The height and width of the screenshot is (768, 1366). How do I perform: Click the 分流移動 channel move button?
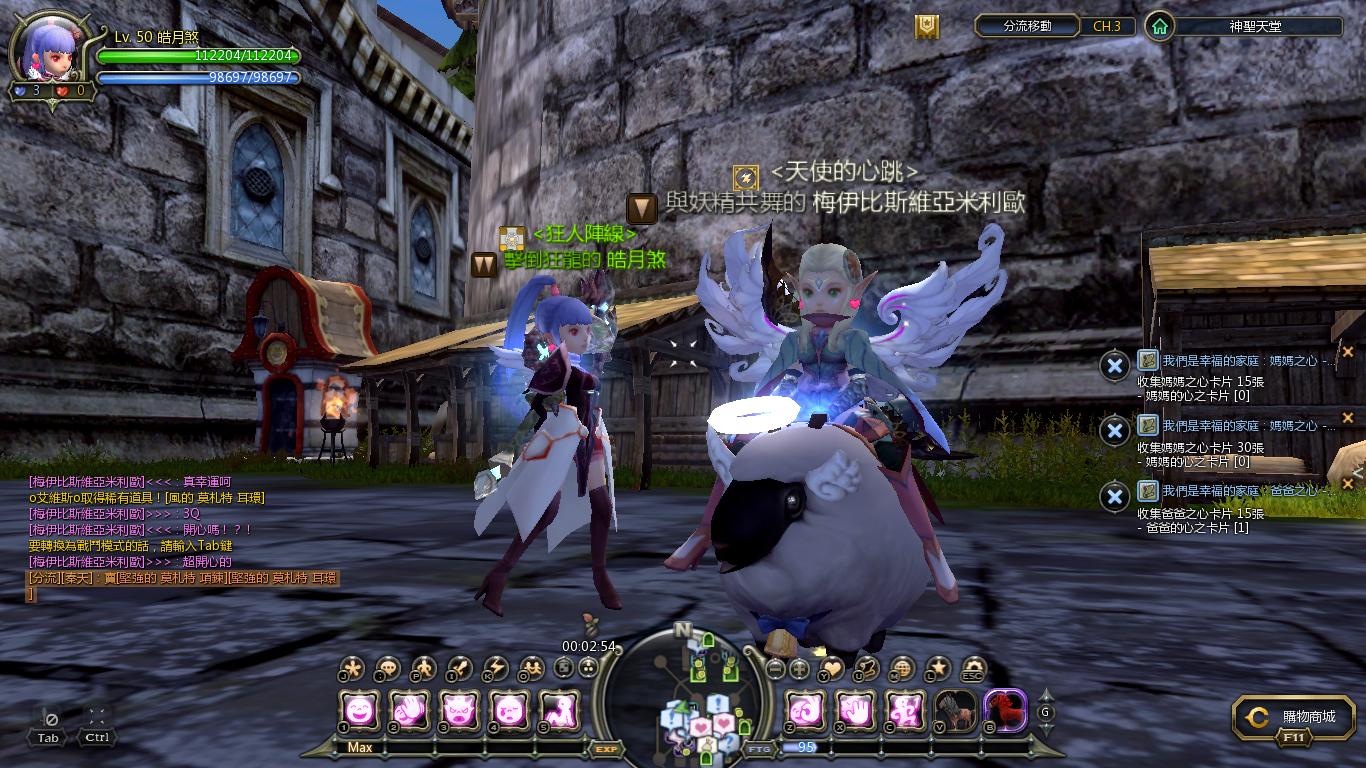1027,26
